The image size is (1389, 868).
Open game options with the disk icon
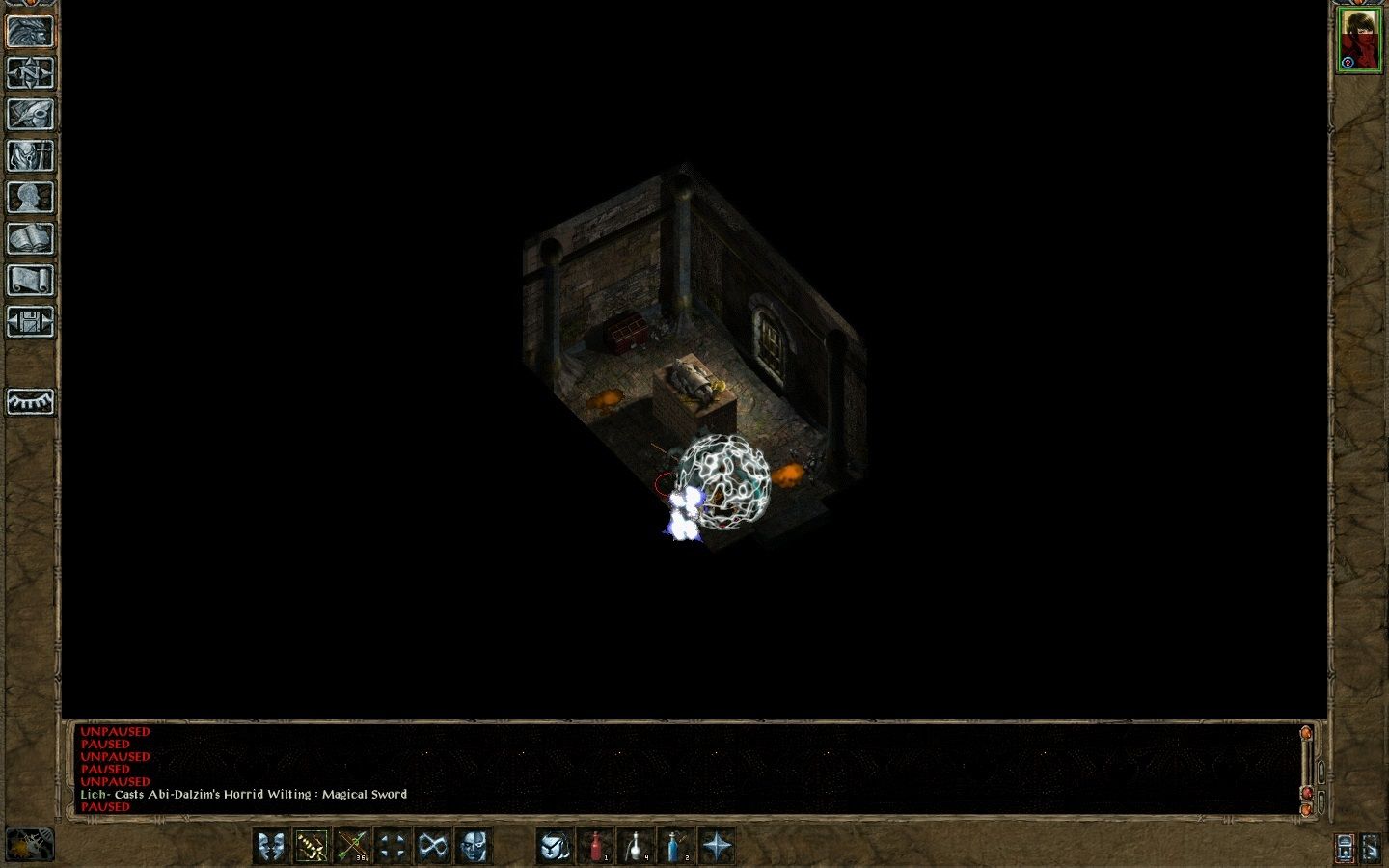[29, 323]
